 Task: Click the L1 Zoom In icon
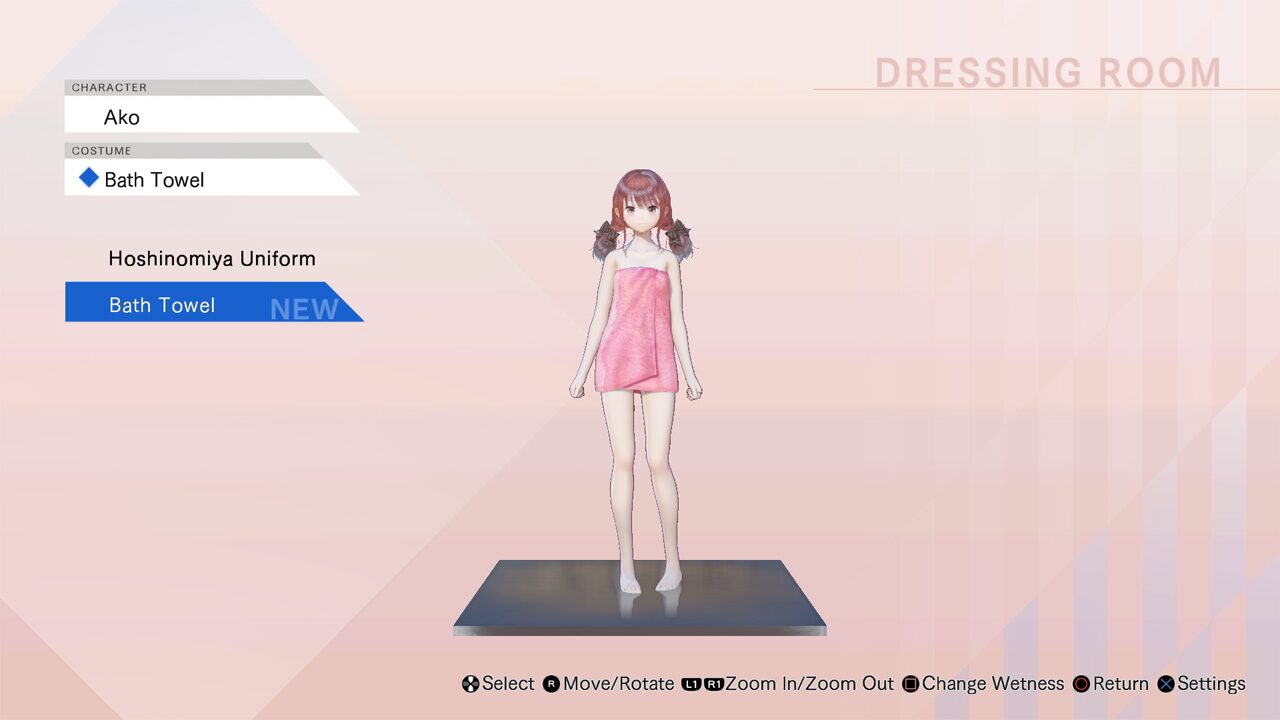(x=689, y=684)
